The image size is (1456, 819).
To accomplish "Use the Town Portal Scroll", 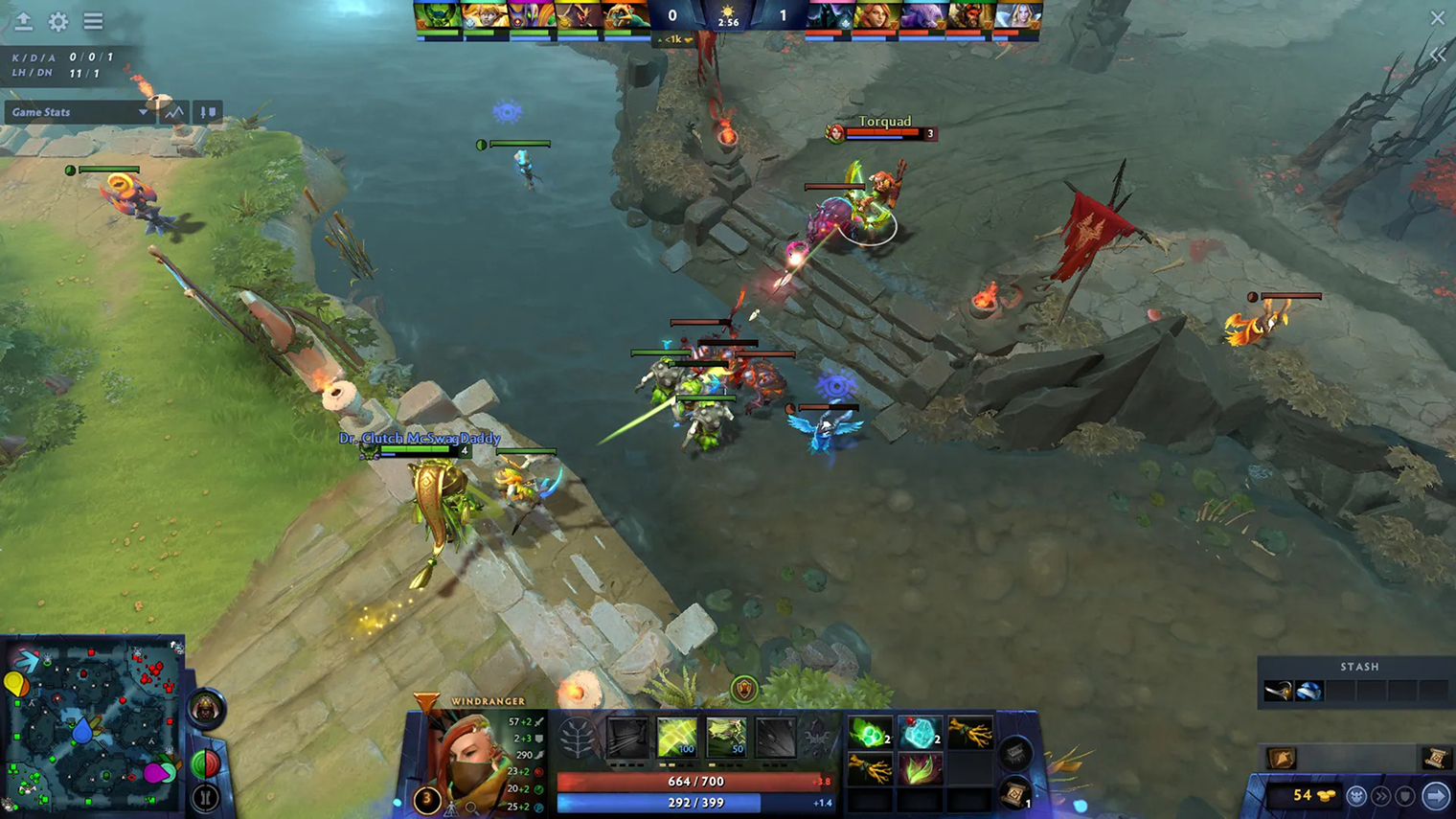I will coord(1015,795).
